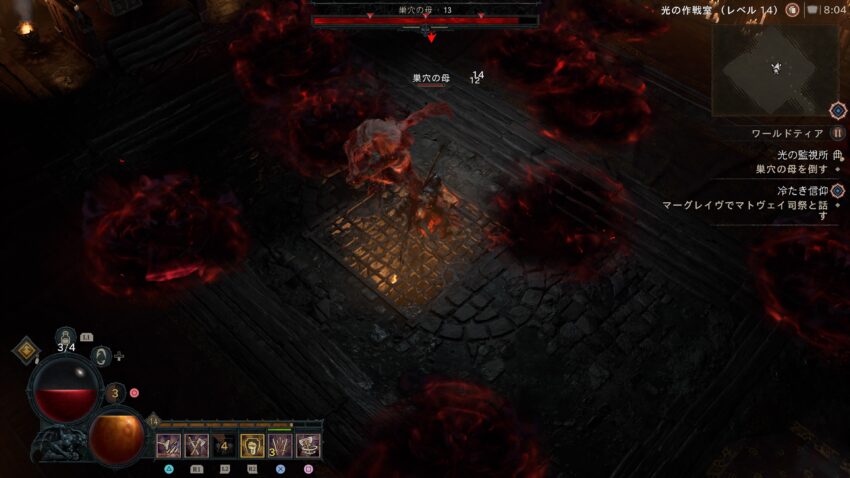Image resolution: width=850 pixels, height=478 pixels.
Task: Activate the crossed axes skill
Action: point(195,445)
